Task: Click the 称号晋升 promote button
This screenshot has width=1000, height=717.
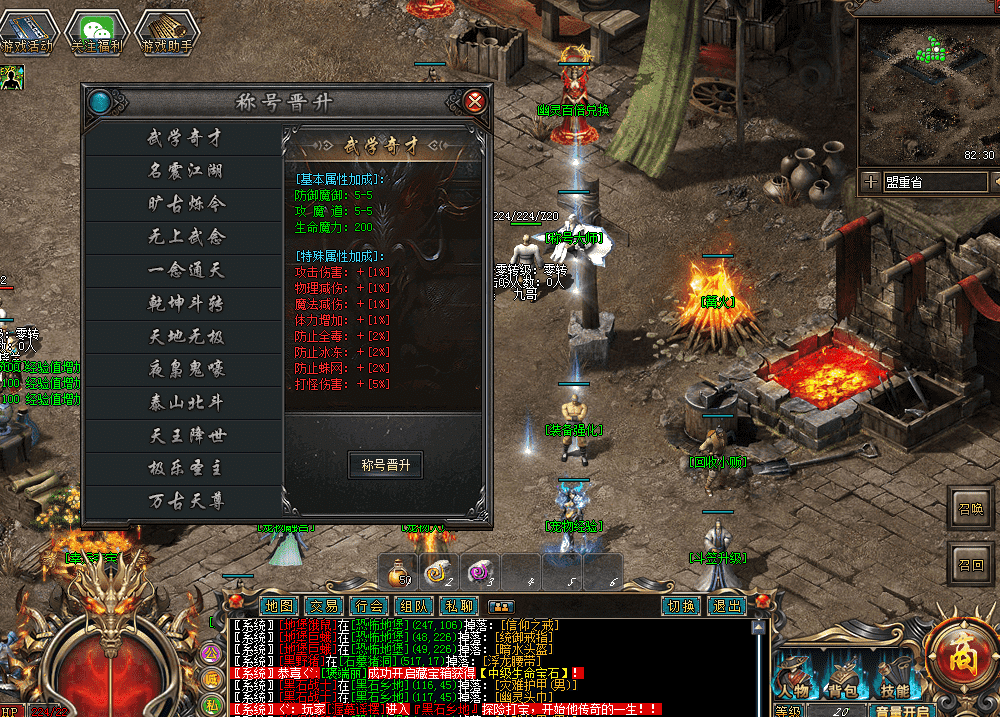Action: tap(386, 465)
